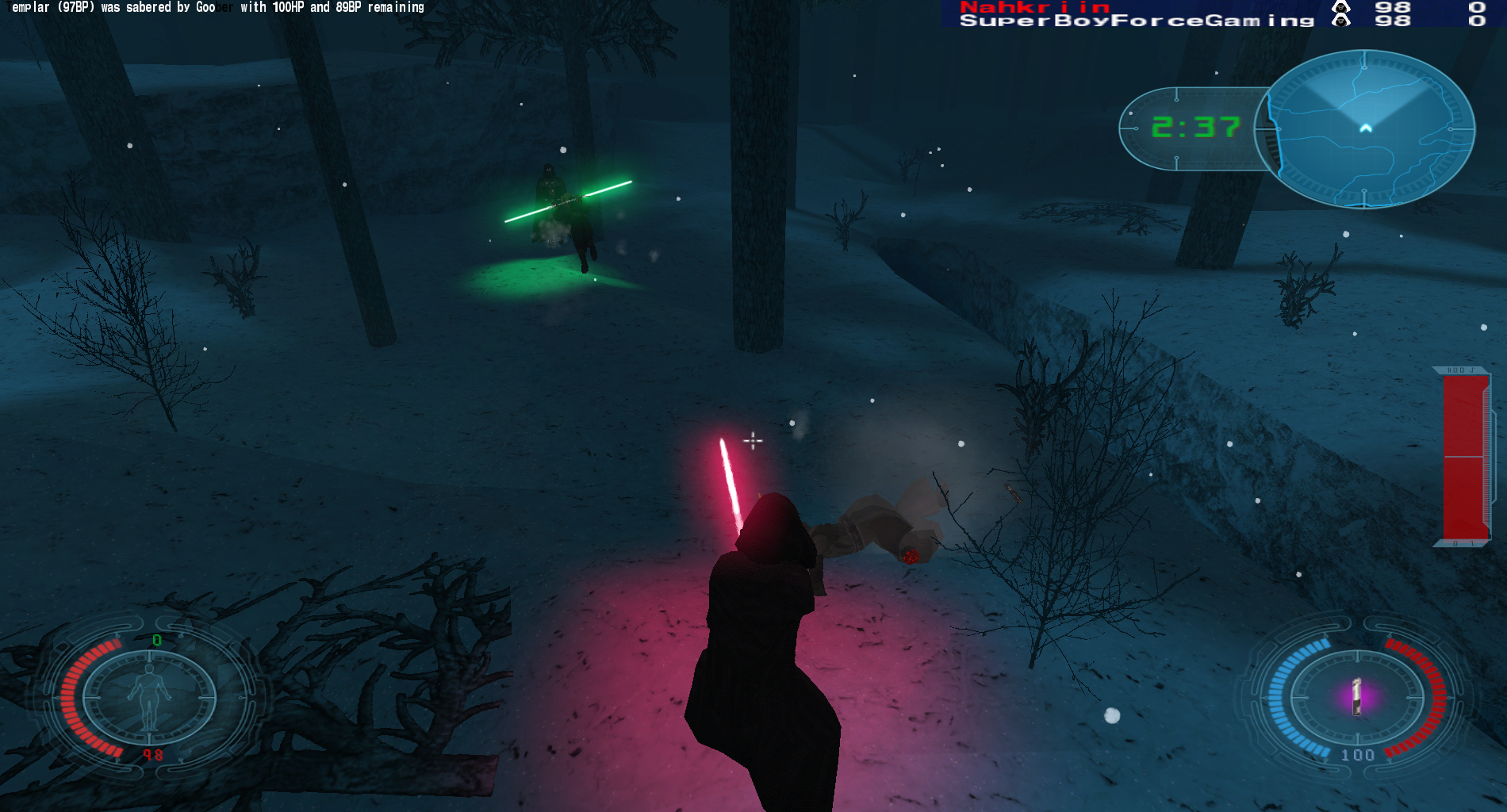Image resolution: width=1507 pixels, height=812 pixels.
Task: Select the lightsaber weapon icon
Action: pos(1356,697)
